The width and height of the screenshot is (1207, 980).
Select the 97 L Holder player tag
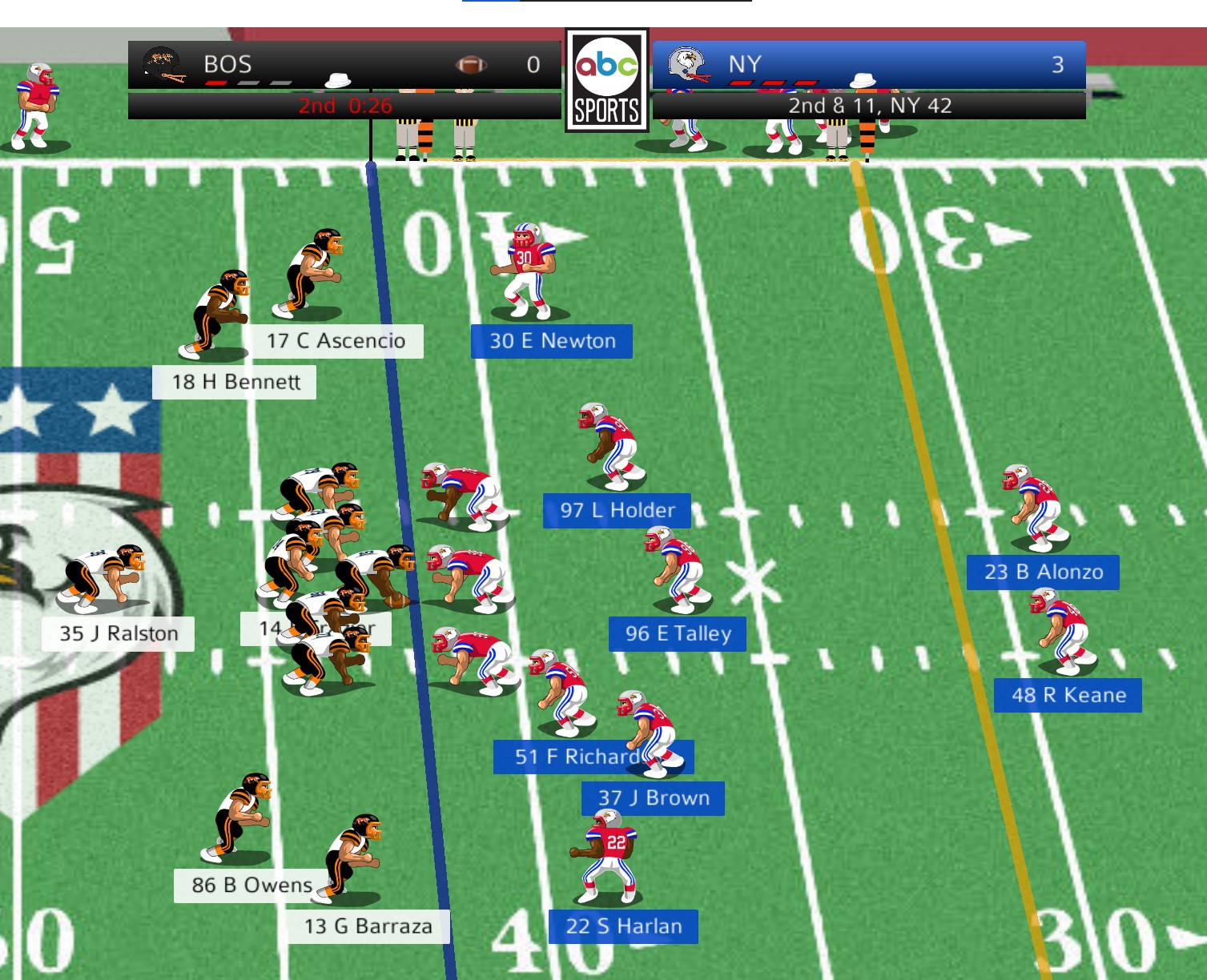pyautogui.click(x=617, y=510)
